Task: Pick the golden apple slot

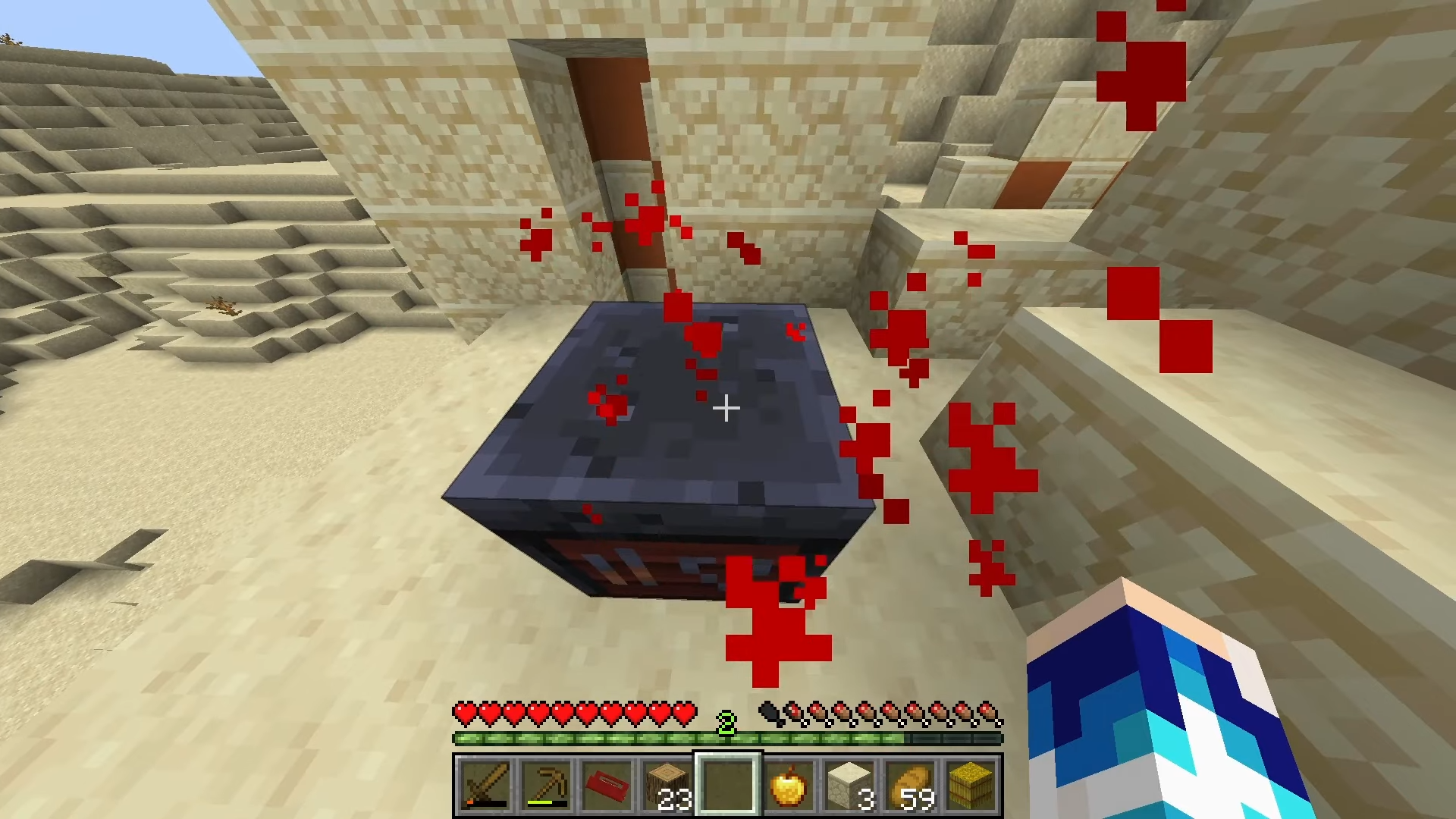Action: [789, 785]
